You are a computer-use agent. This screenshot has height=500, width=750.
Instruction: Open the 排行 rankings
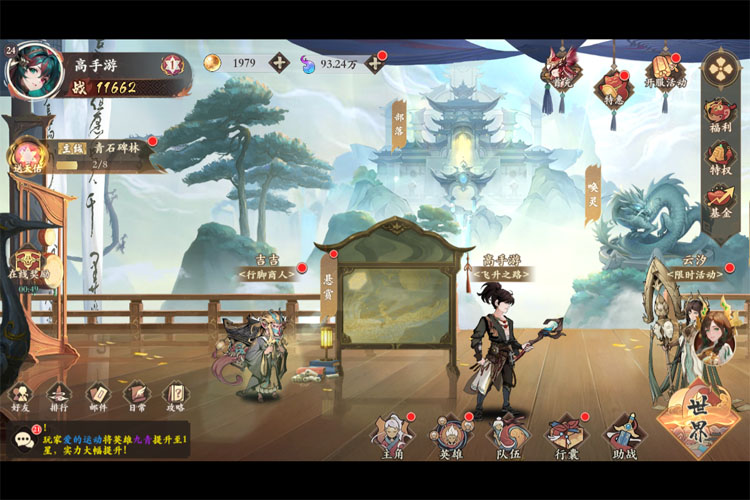tap(59, 396)
